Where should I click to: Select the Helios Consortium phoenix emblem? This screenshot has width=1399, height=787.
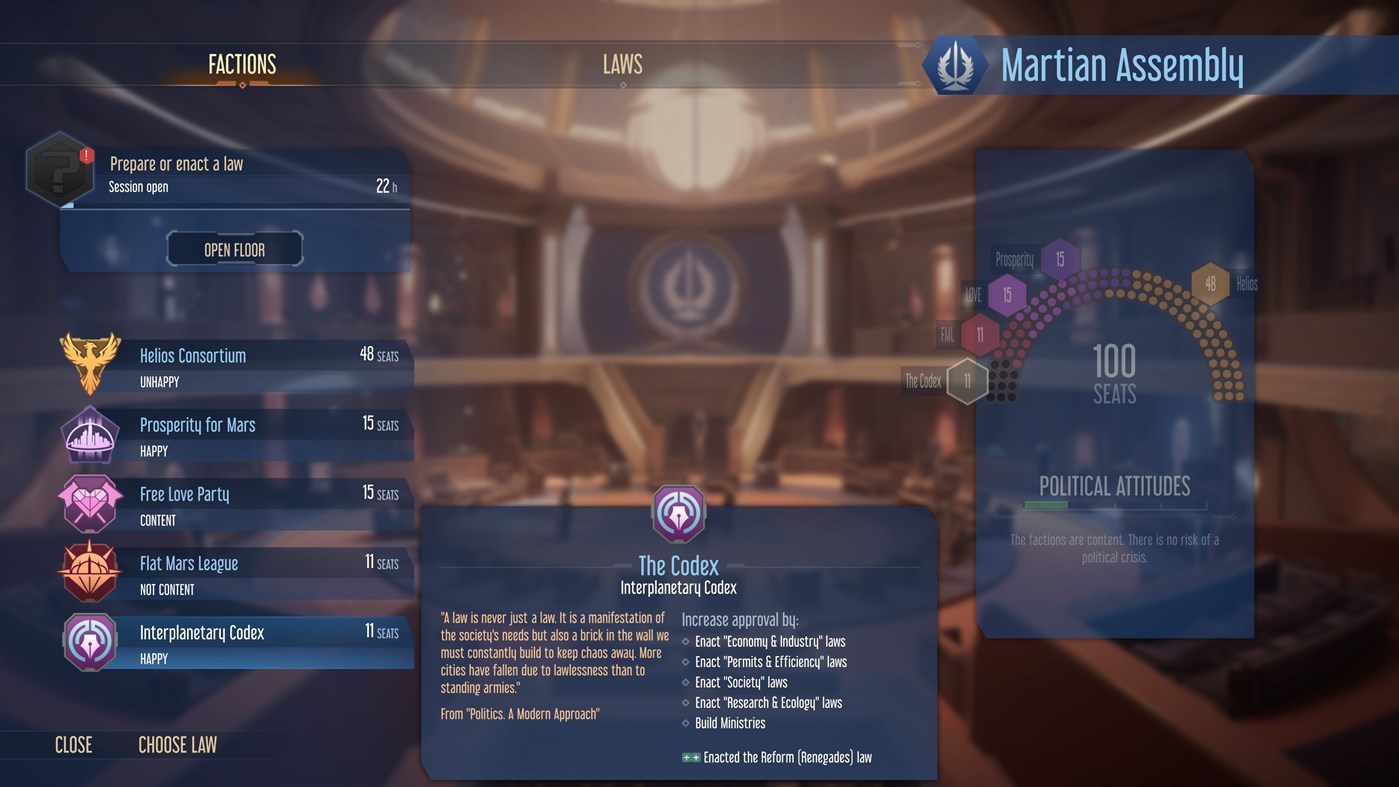[x=90, y=363]
